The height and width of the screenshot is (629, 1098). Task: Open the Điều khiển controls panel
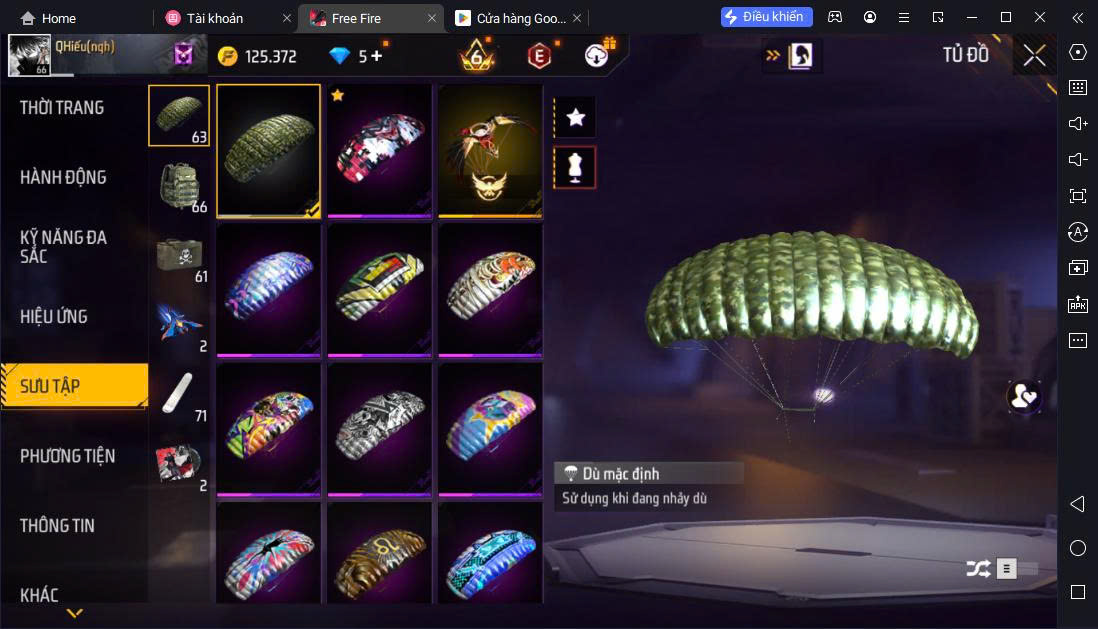tap(766, 17)
